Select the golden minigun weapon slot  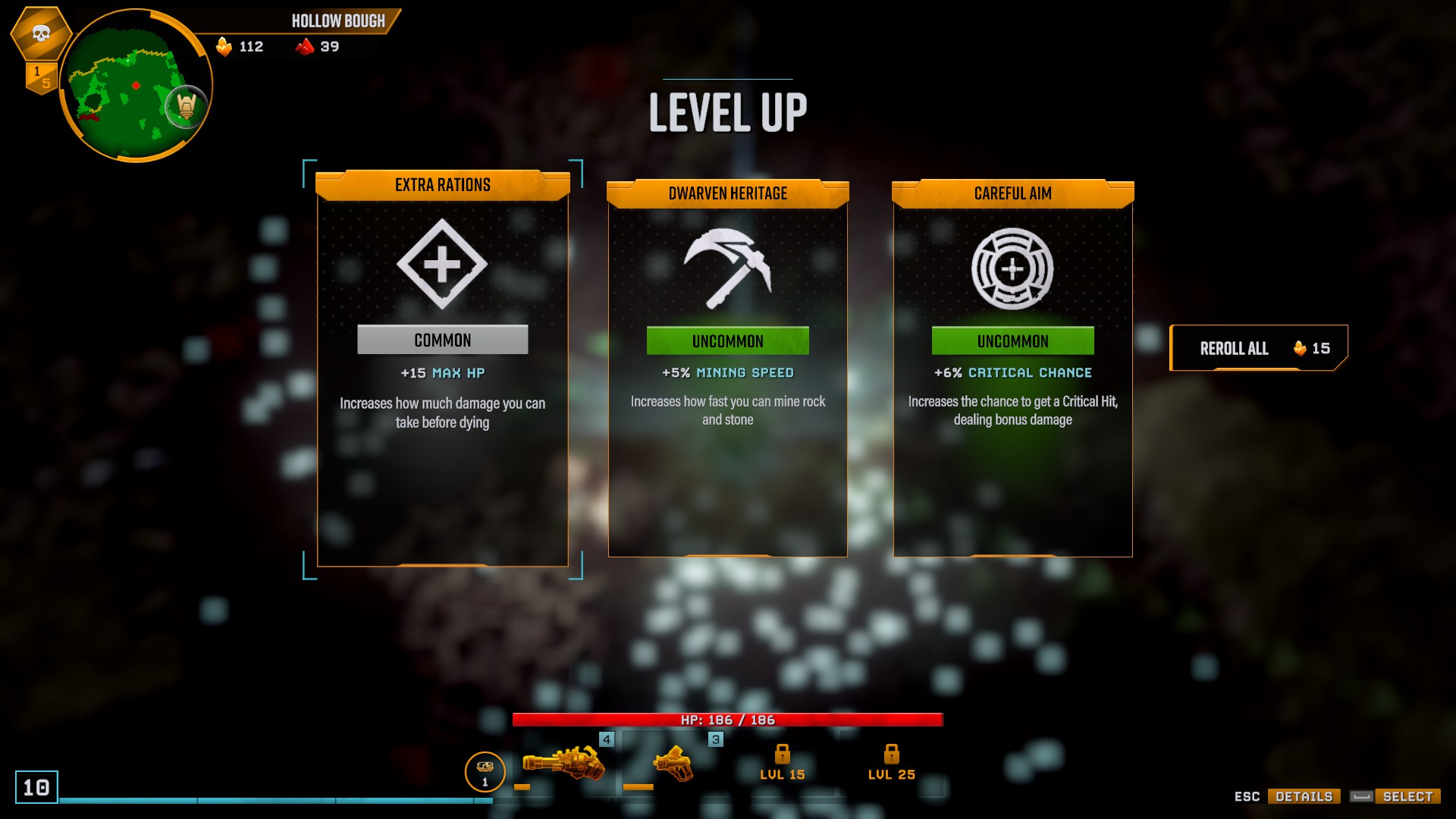563,764
